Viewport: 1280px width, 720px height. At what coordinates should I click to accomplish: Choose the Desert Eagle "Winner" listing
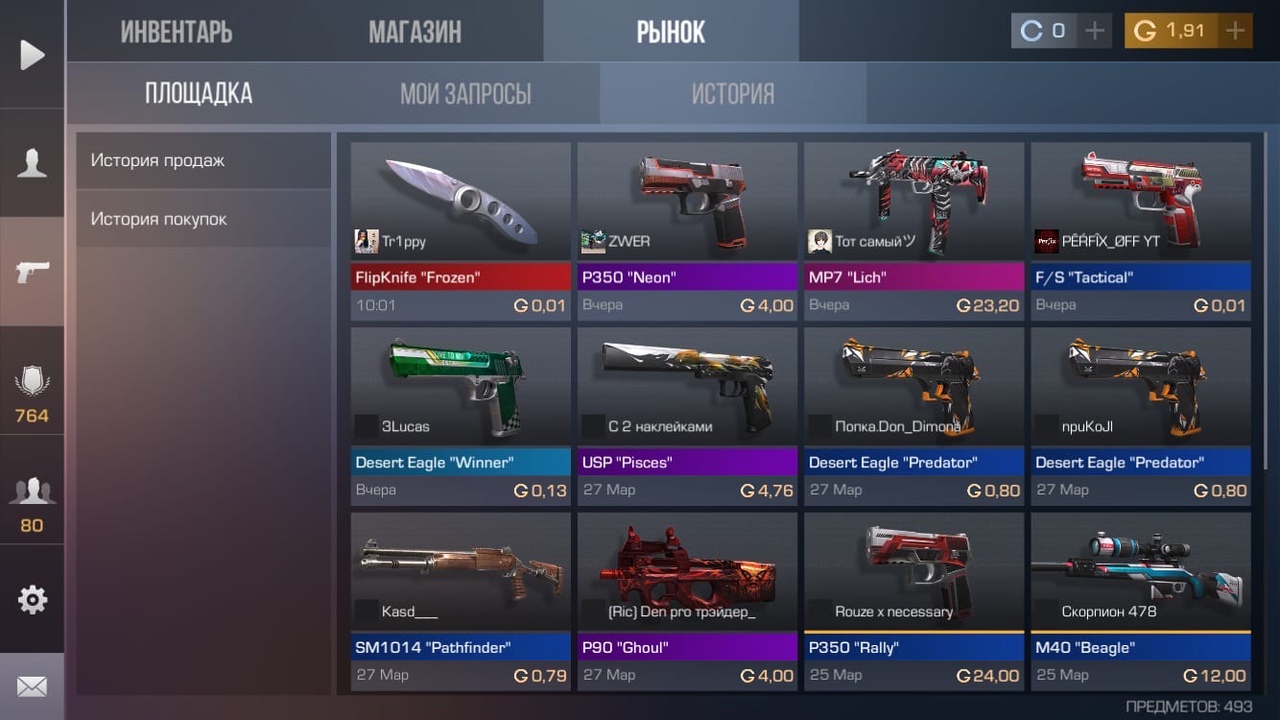click(460, 415)
